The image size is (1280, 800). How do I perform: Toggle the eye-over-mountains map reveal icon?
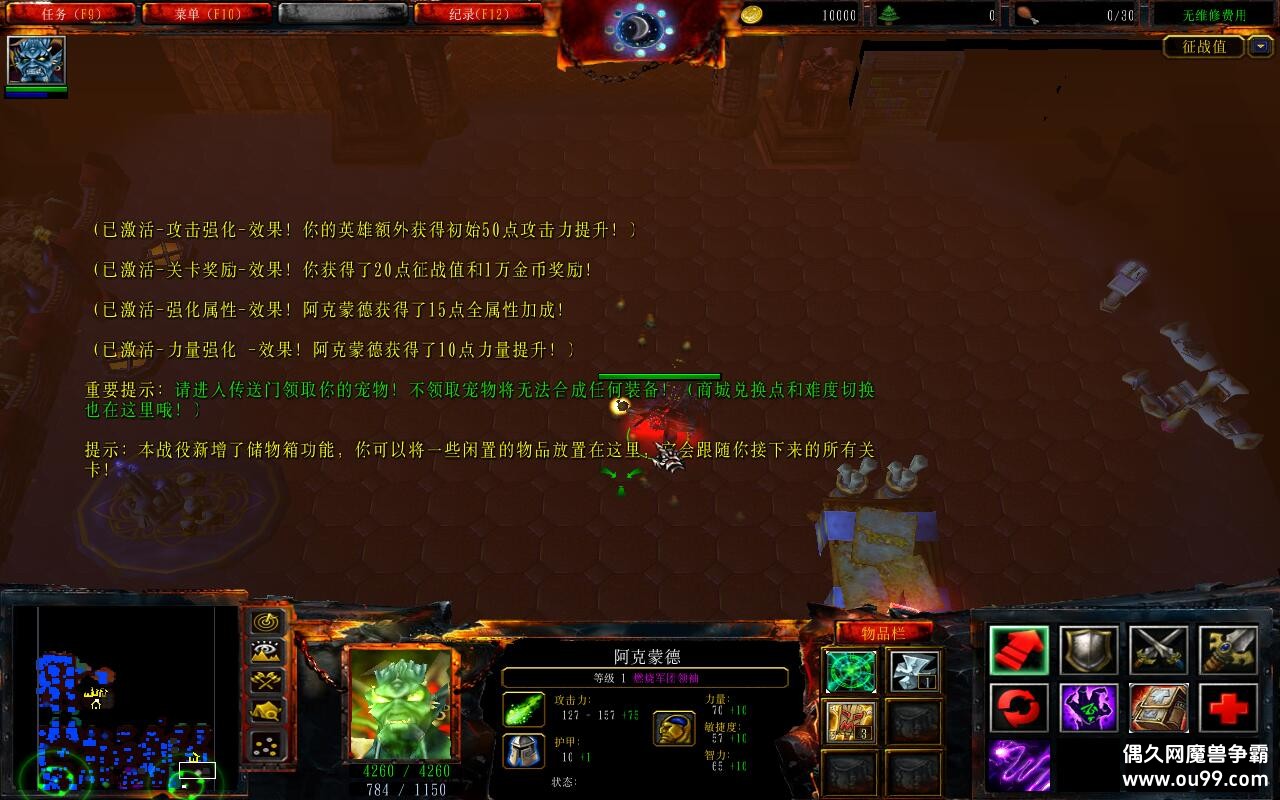[264, 651]
